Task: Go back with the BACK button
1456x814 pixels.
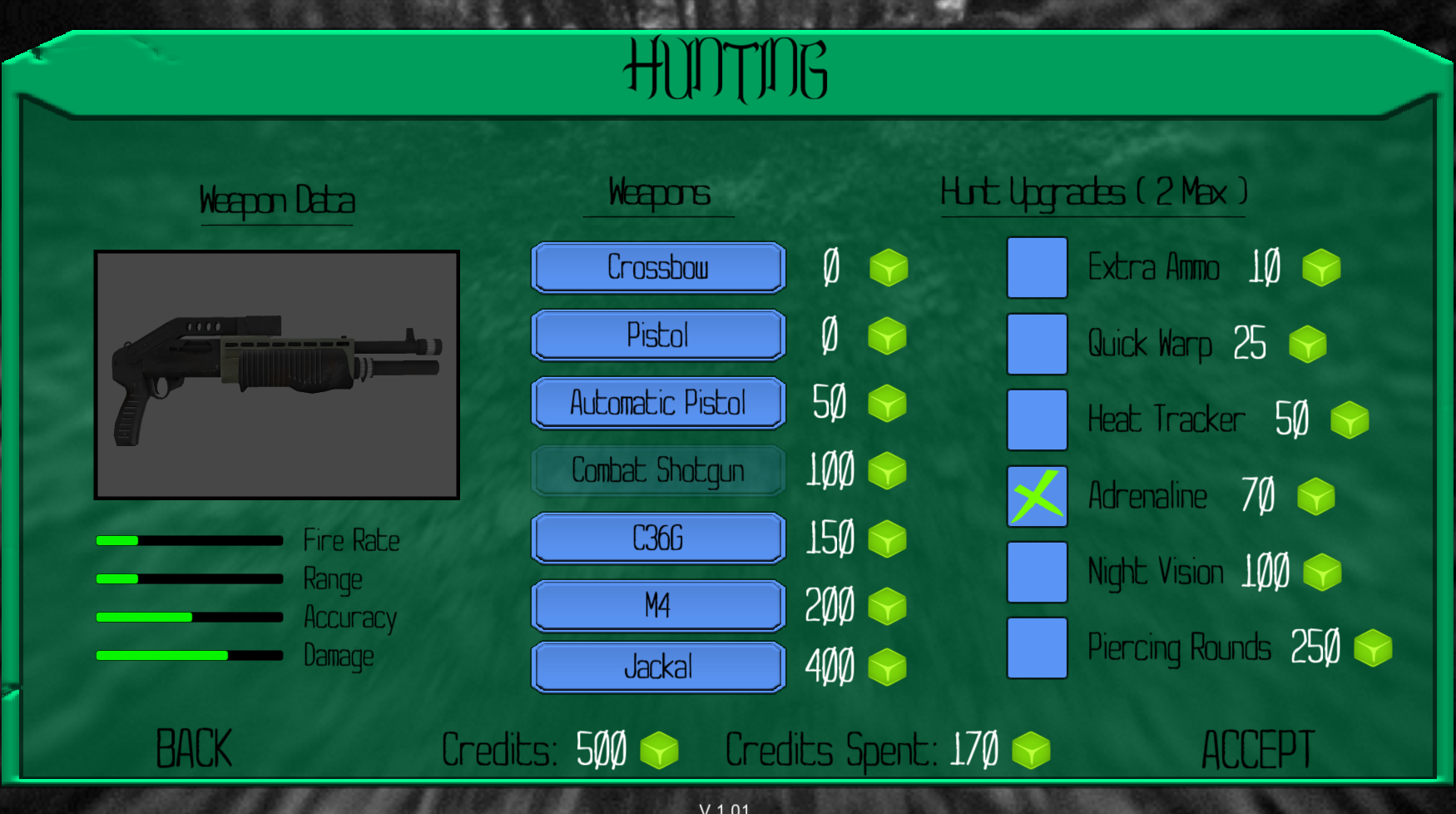Action: point(194,749)
